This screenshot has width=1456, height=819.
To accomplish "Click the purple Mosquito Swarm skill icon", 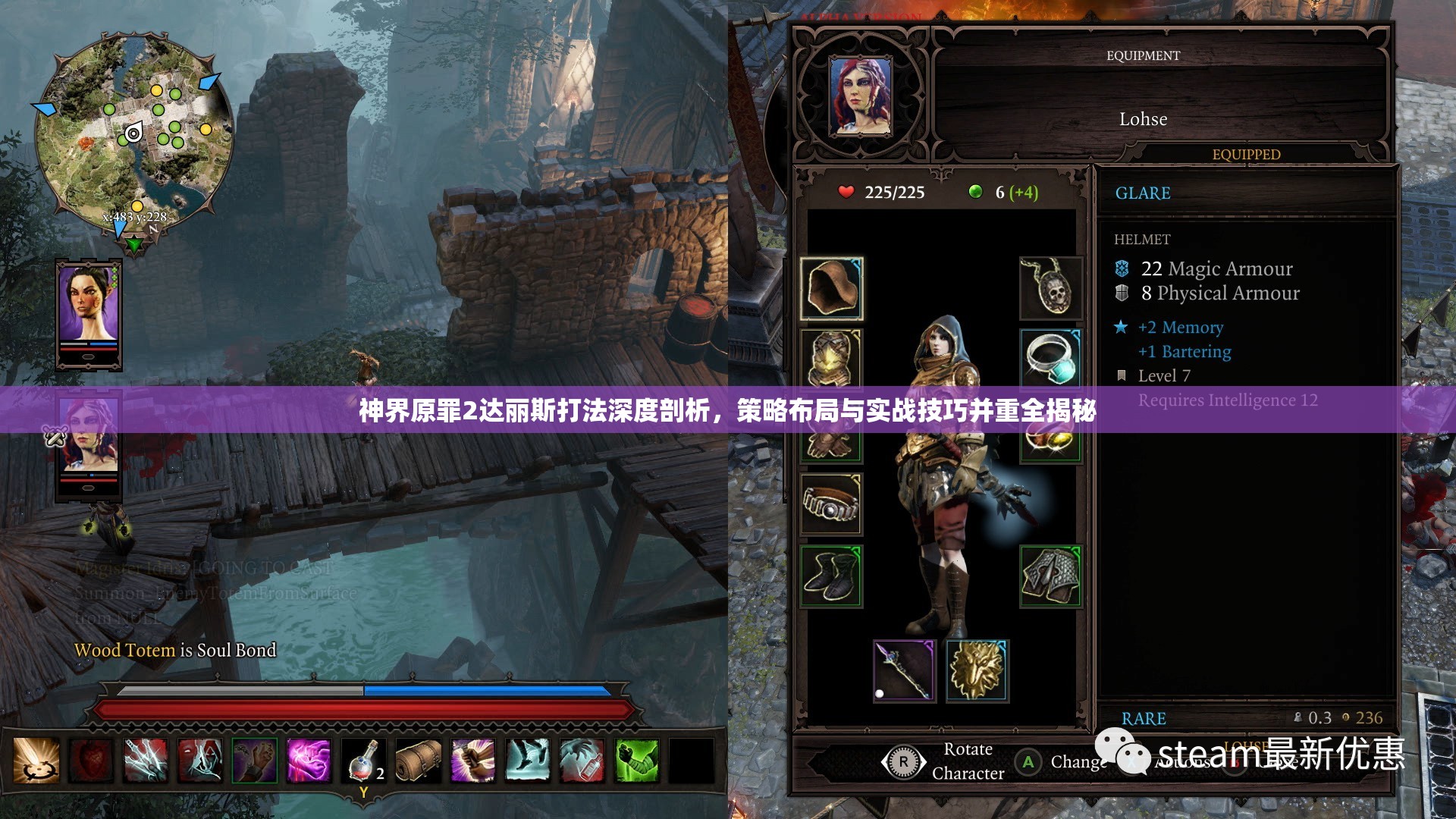I will pos(309,762).
